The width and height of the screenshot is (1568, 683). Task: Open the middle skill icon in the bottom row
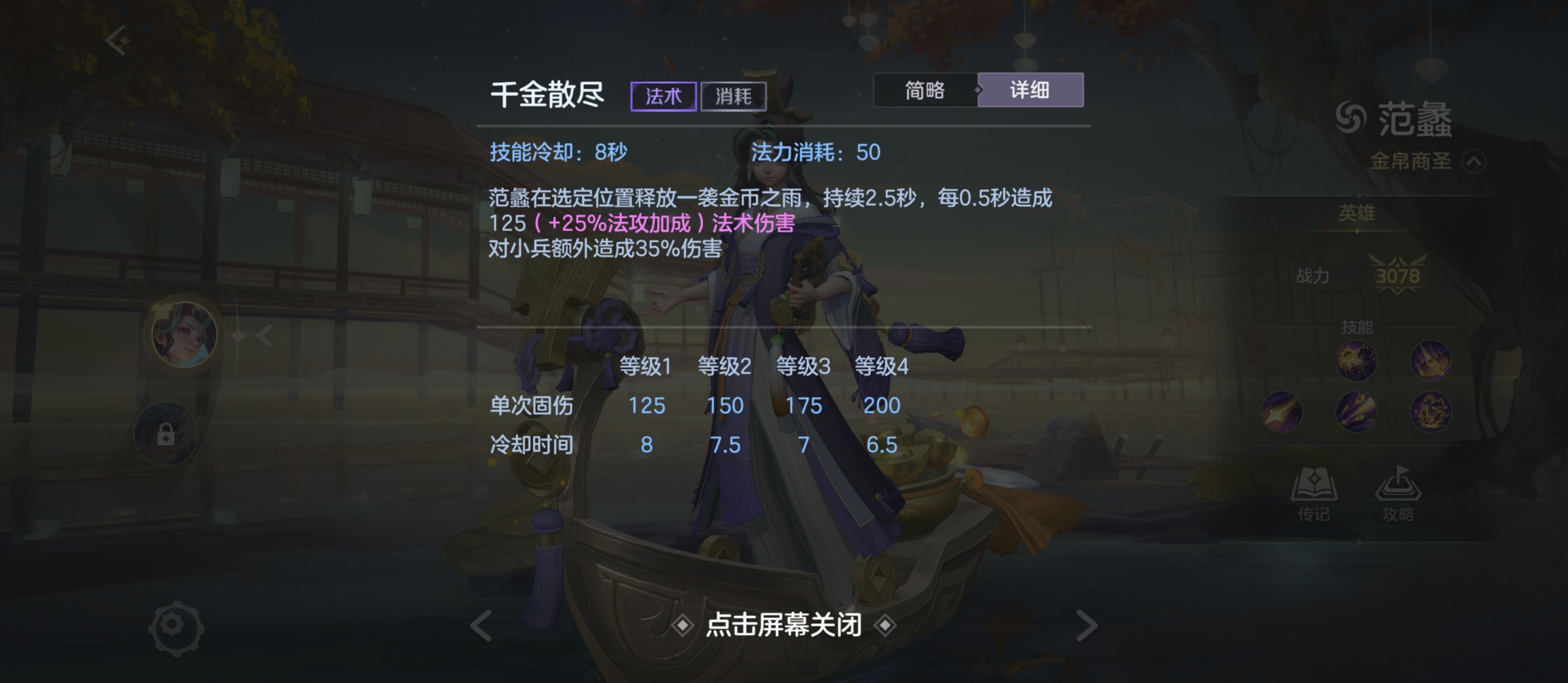click(x=1356, y=411)
